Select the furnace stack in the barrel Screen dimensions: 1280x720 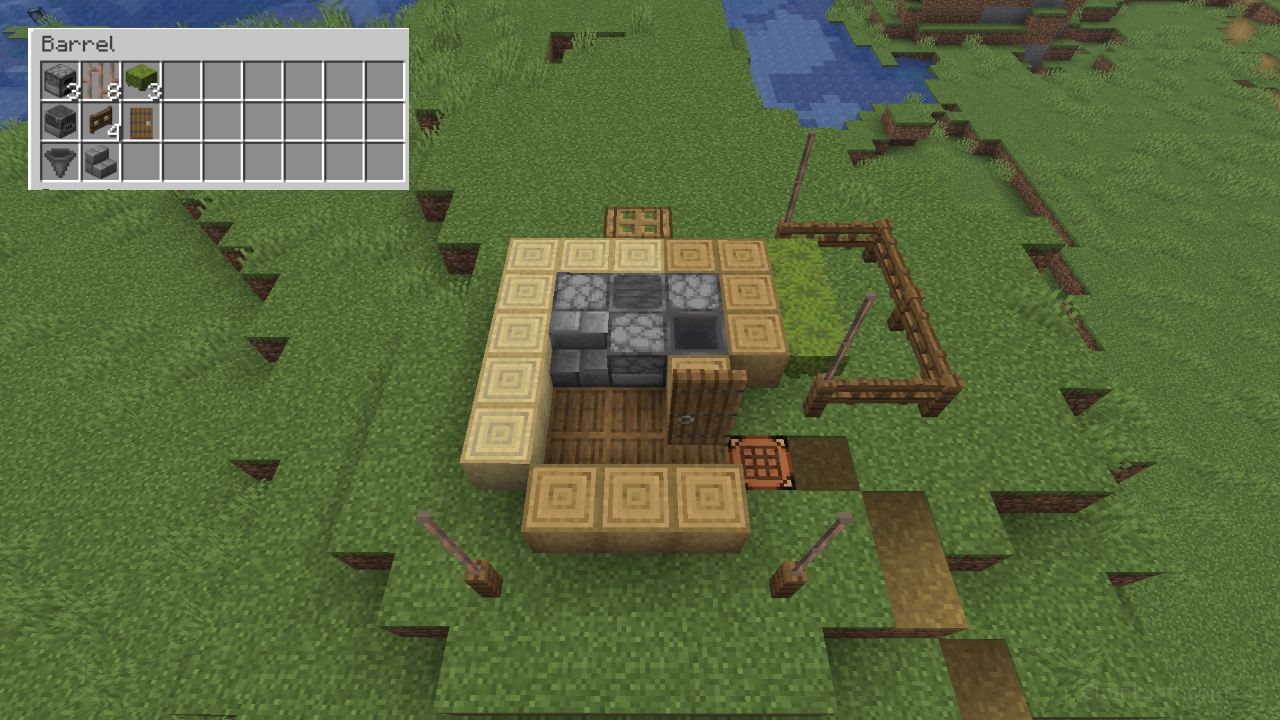tap(57, 80)
